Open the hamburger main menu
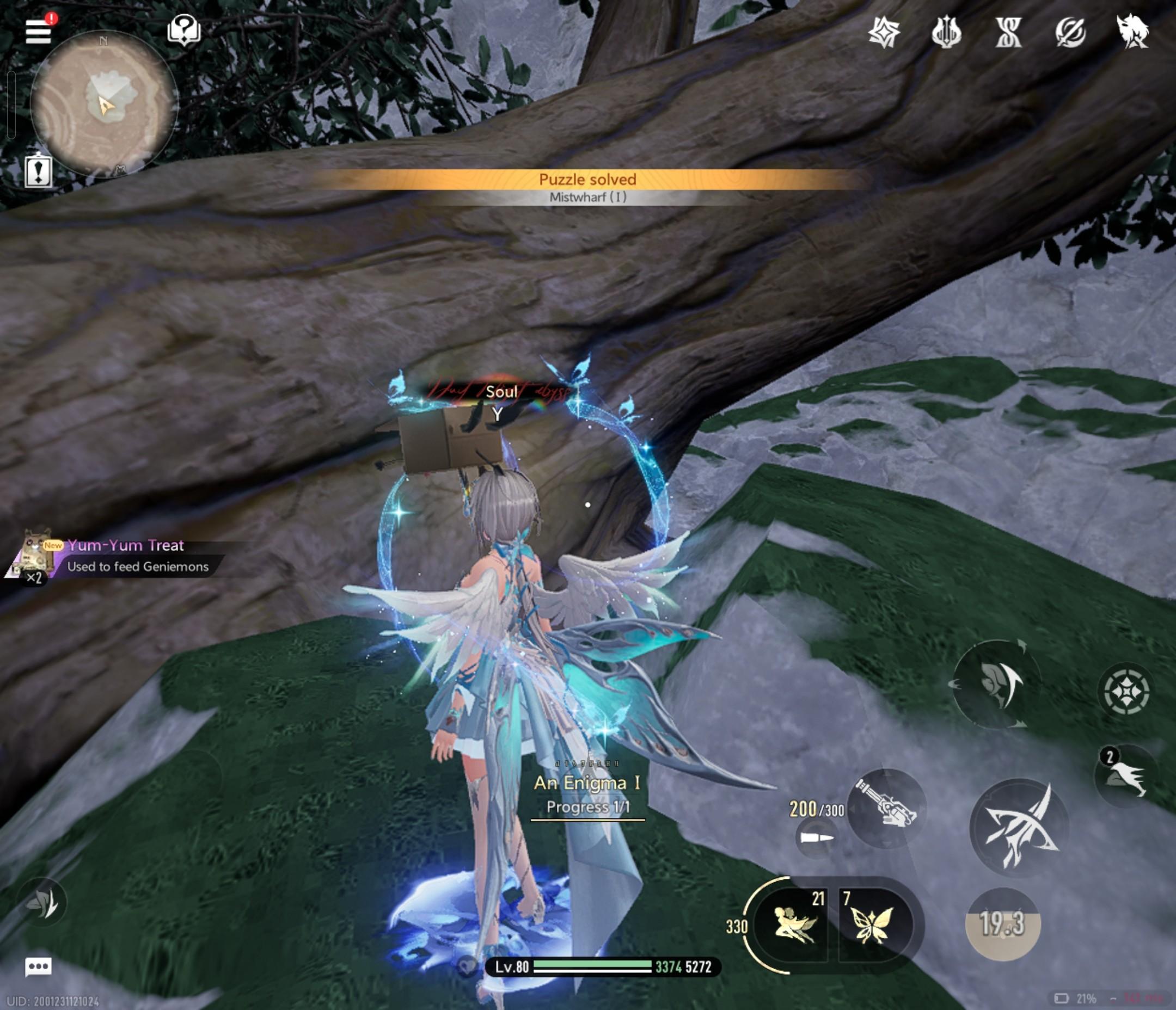 pyautogui.click(x=39, y=31)
